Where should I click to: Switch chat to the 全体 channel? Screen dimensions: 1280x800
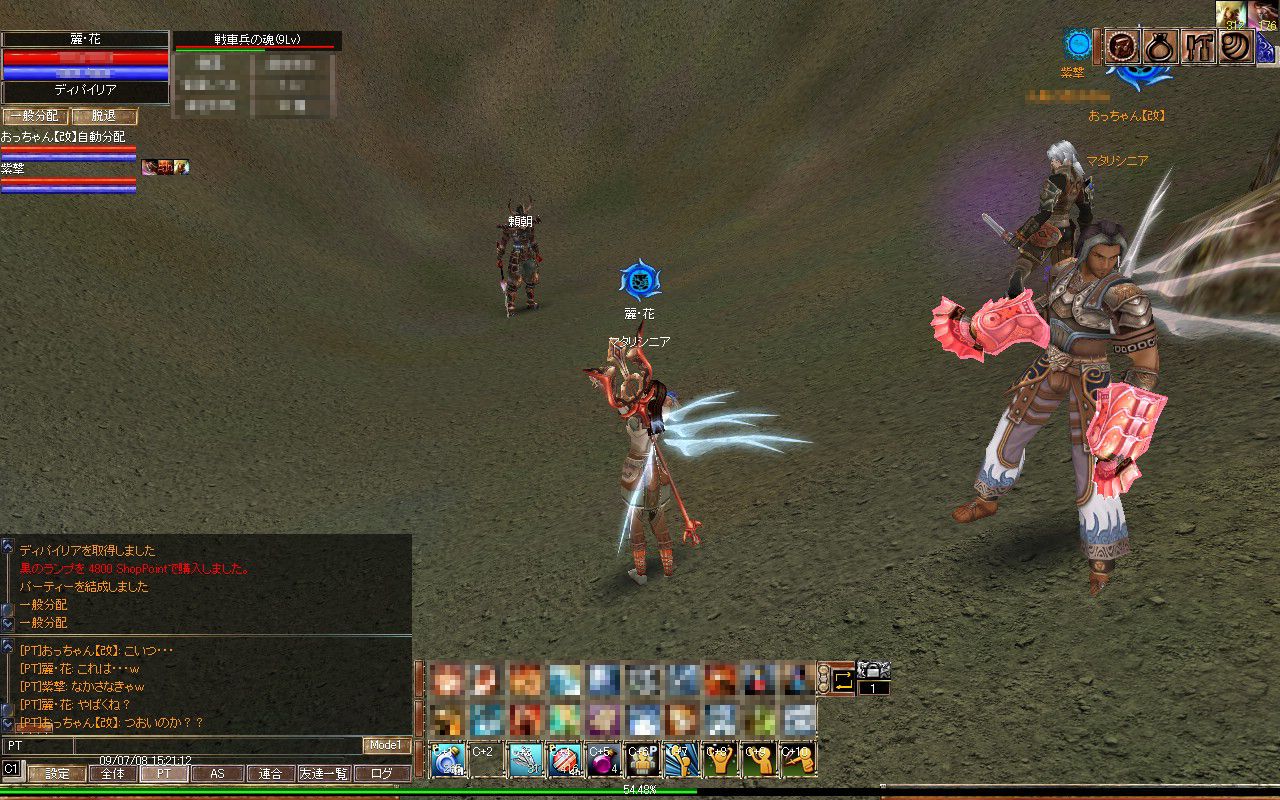[x=113, y=773]
